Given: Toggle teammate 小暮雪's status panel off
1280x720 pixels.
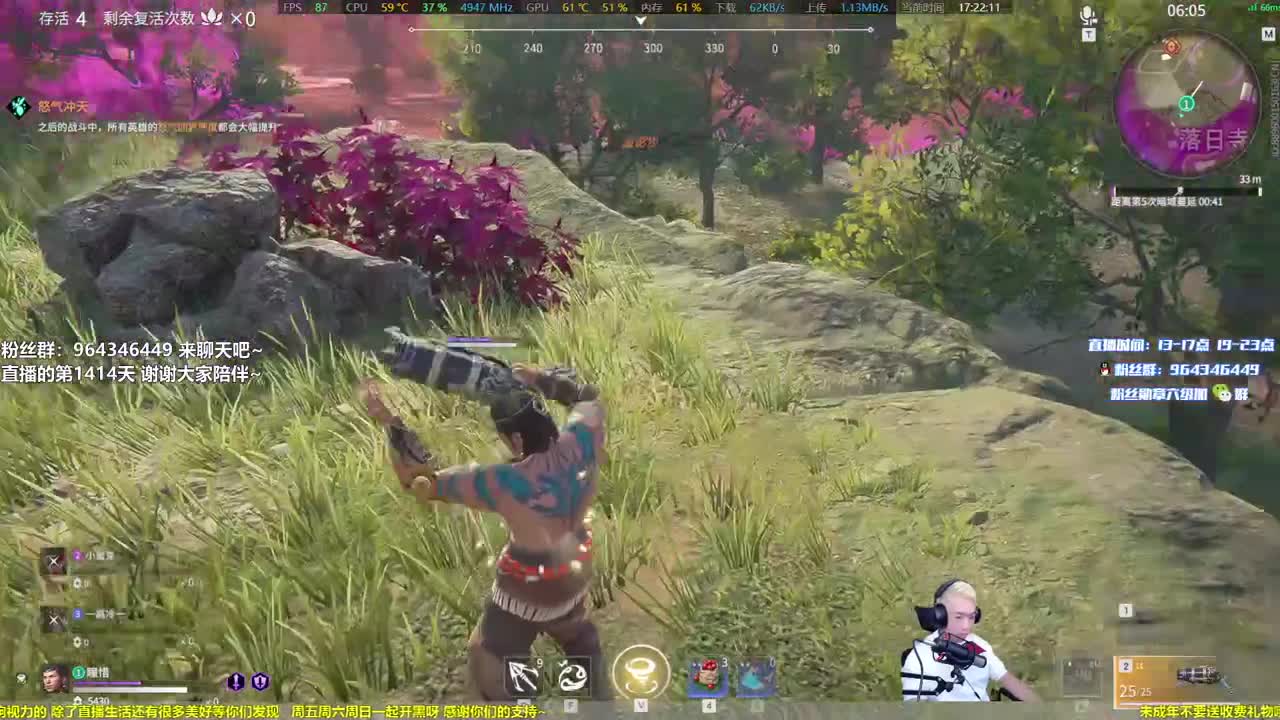Looking at the screenshot, I should [x=54, y=561].
